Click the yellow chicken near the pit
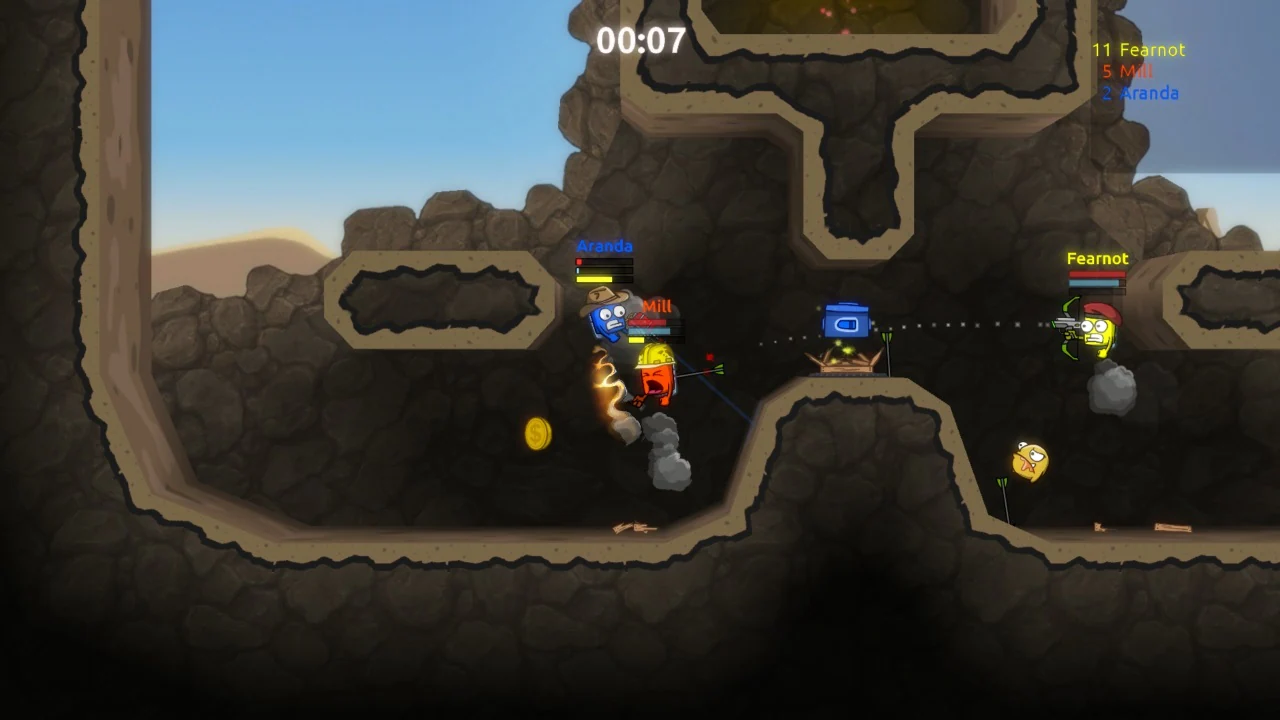1280x720 pixels. pyautogui.click(x=1028, y=460)
